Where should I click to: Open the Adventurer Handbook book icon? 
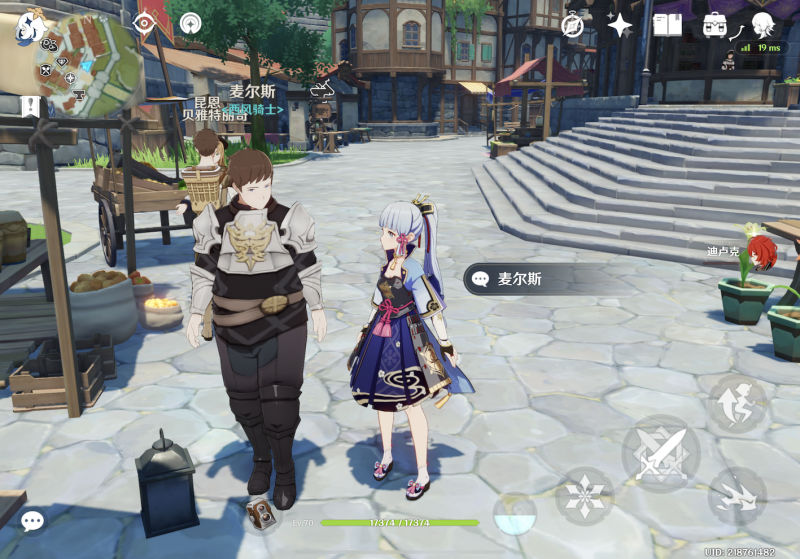coord(667,25)
